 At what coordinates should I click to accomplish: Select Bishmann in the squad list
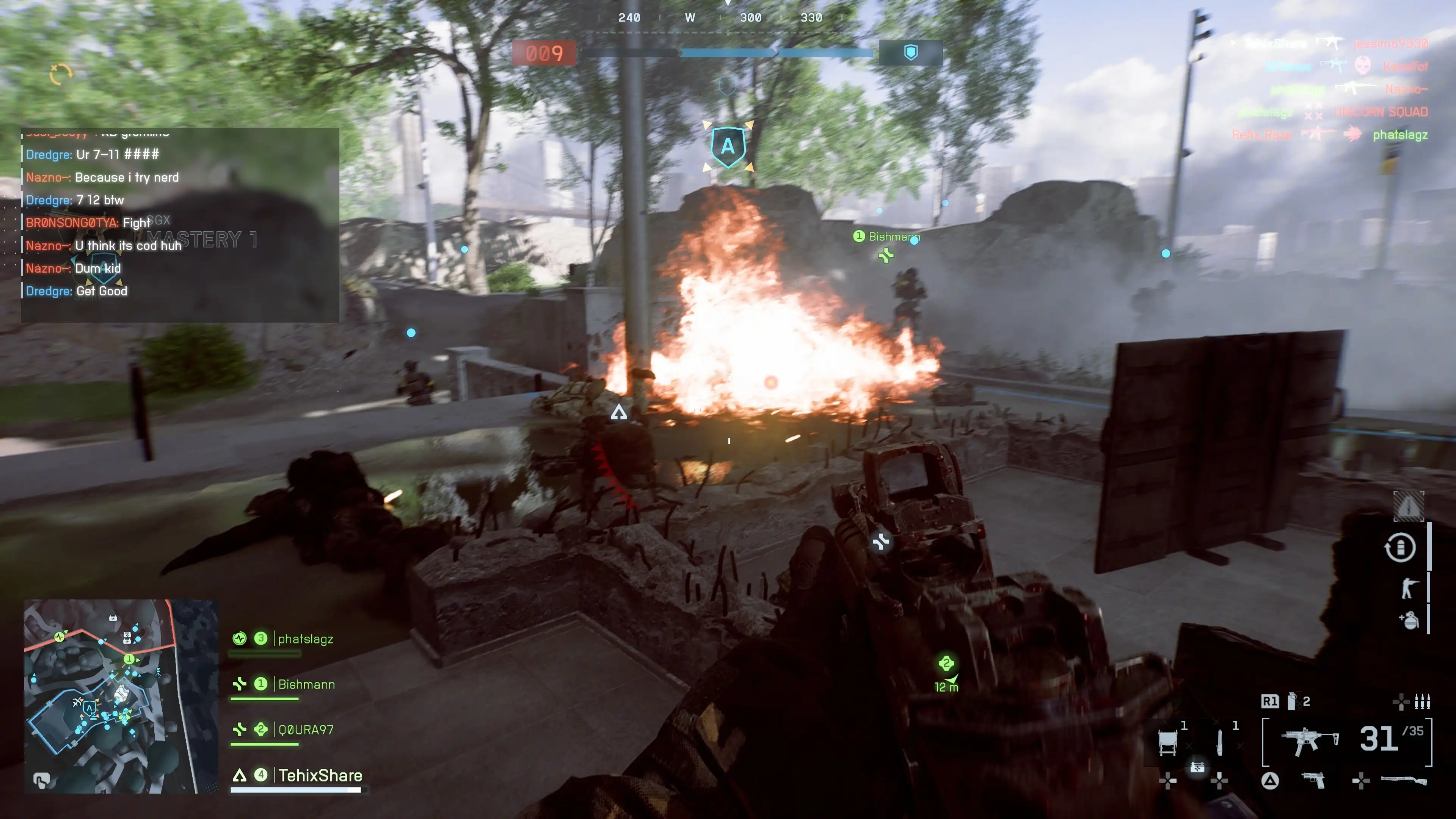(306, 684)
